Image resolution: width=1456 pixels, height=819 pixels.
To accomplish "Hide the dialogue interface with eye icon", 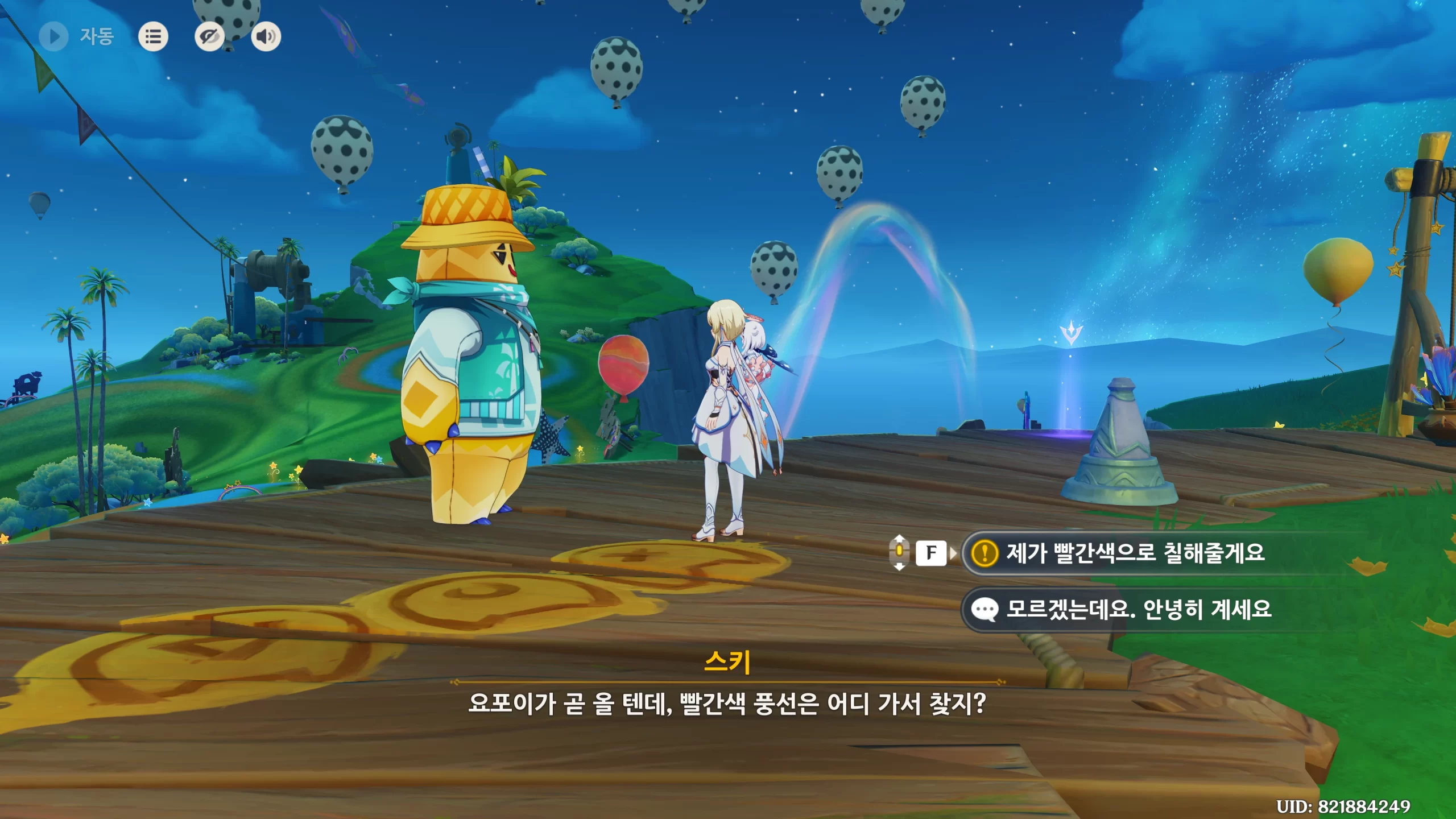I will (209, 37).
